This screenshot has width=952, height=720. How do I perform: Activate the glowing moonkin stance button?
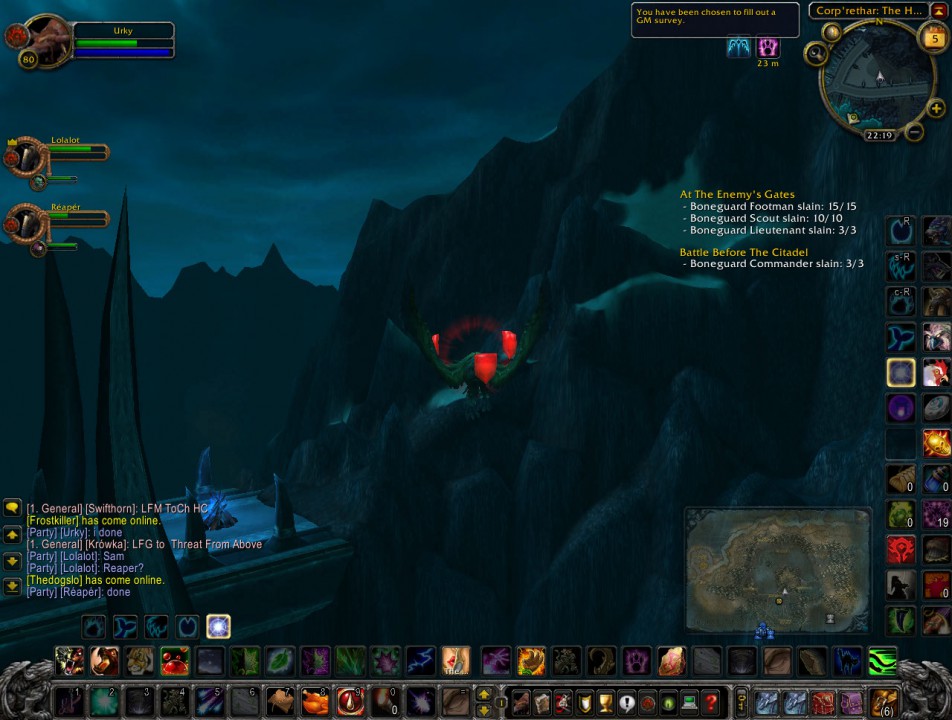point(218,627)
